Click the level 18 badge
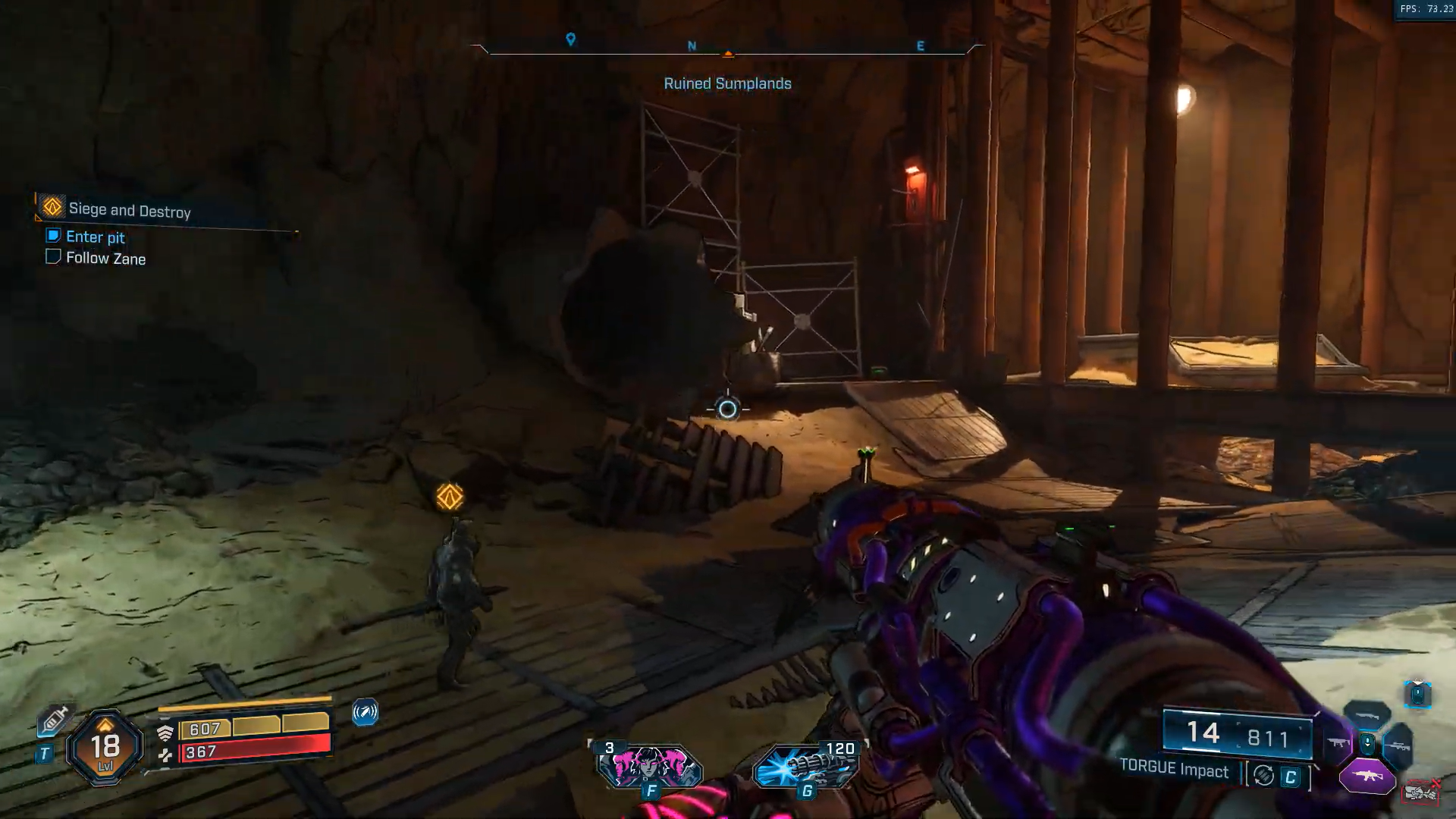Viewport: 1456px width, 819px height. click(105, 748)
